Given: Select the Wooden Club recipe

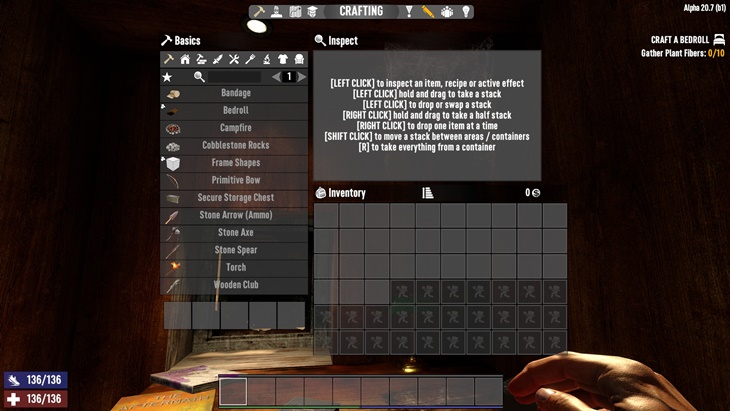Looking at the screenshot, I should click(x=235, y=285).
